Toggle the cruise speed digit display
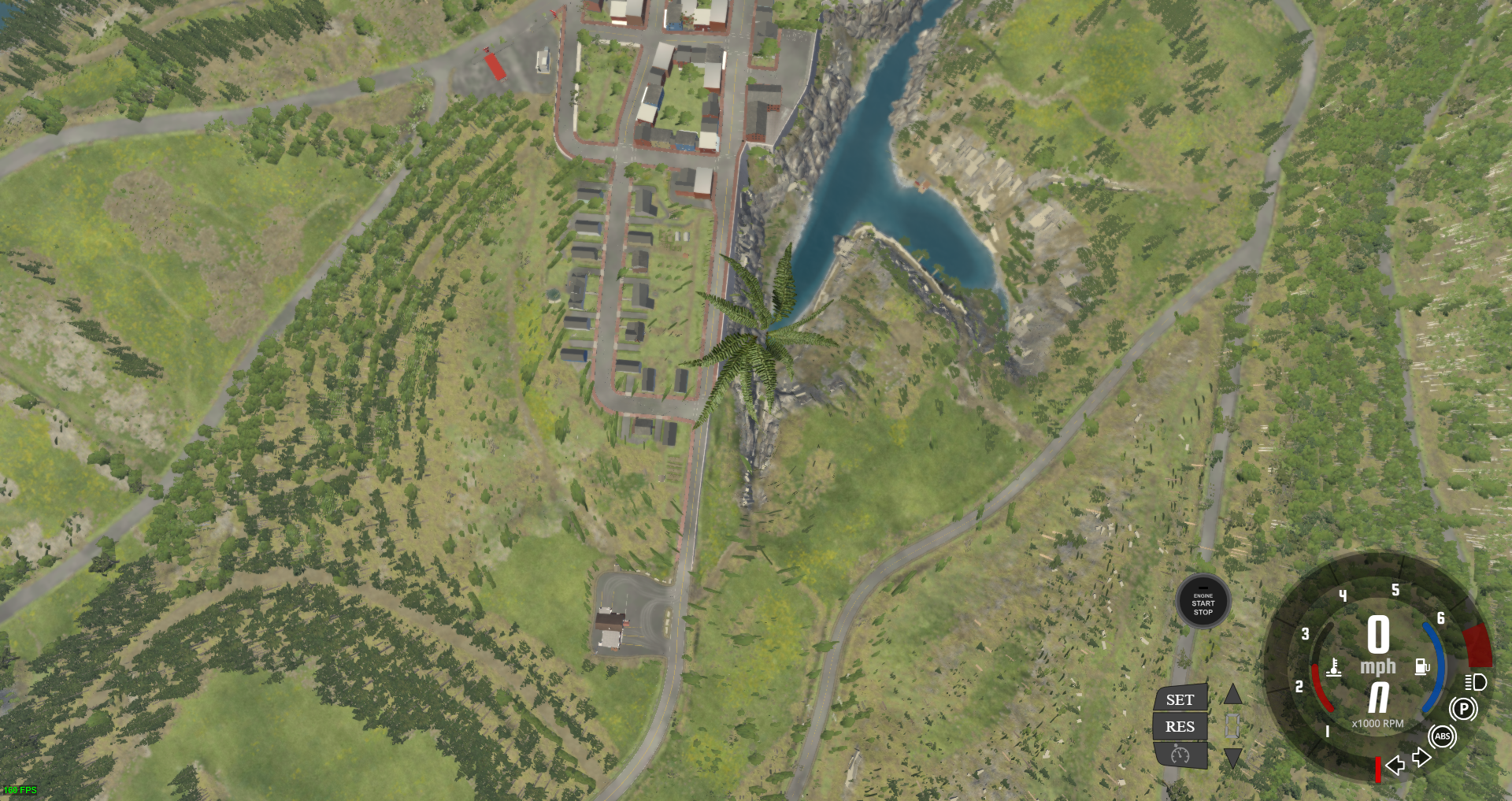Image resolution: width=1512 pixels, height=801 pixels. [x=1234, y=725]
